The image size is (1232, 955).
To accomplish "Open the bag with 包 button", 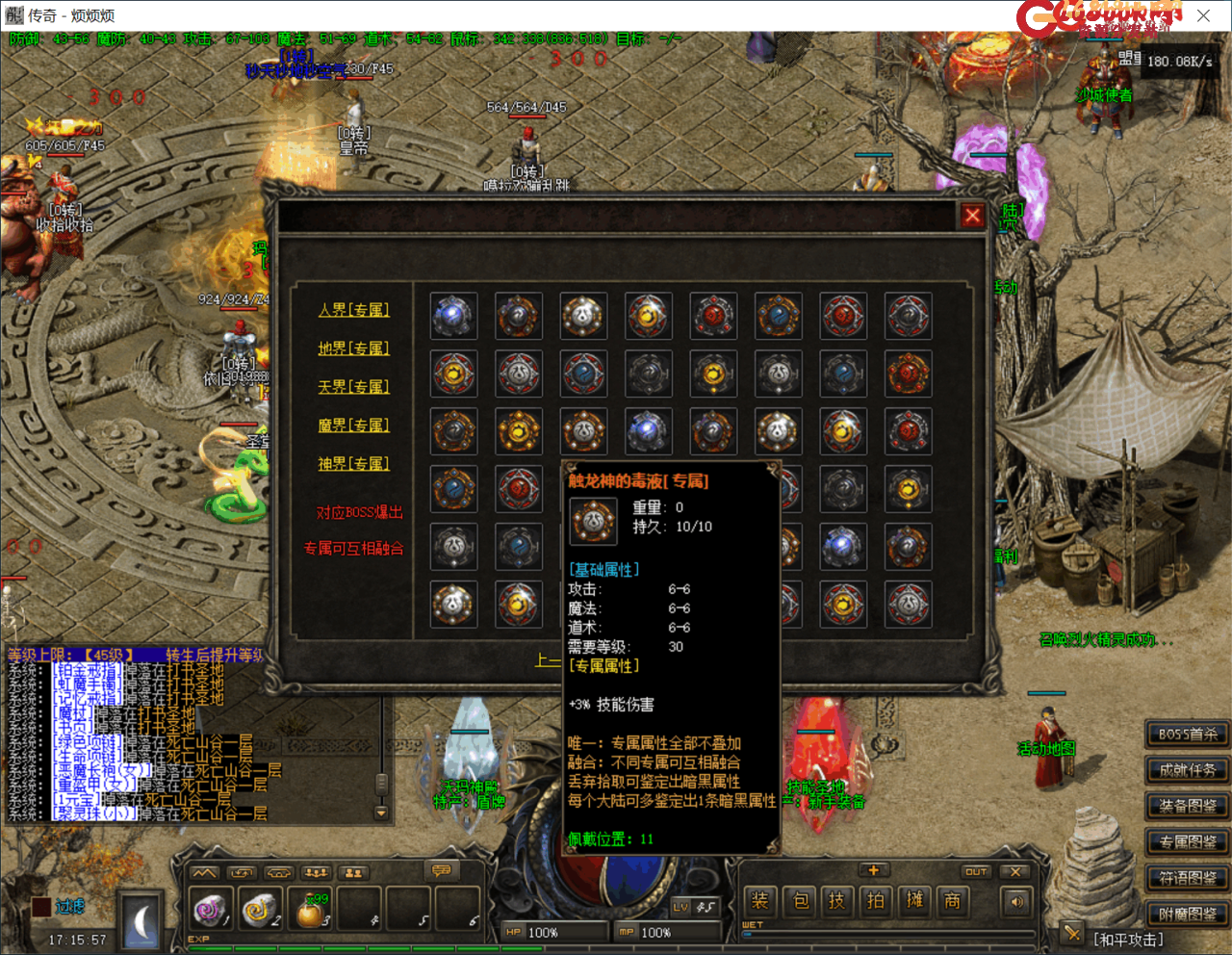I will [x=800, y=901].
